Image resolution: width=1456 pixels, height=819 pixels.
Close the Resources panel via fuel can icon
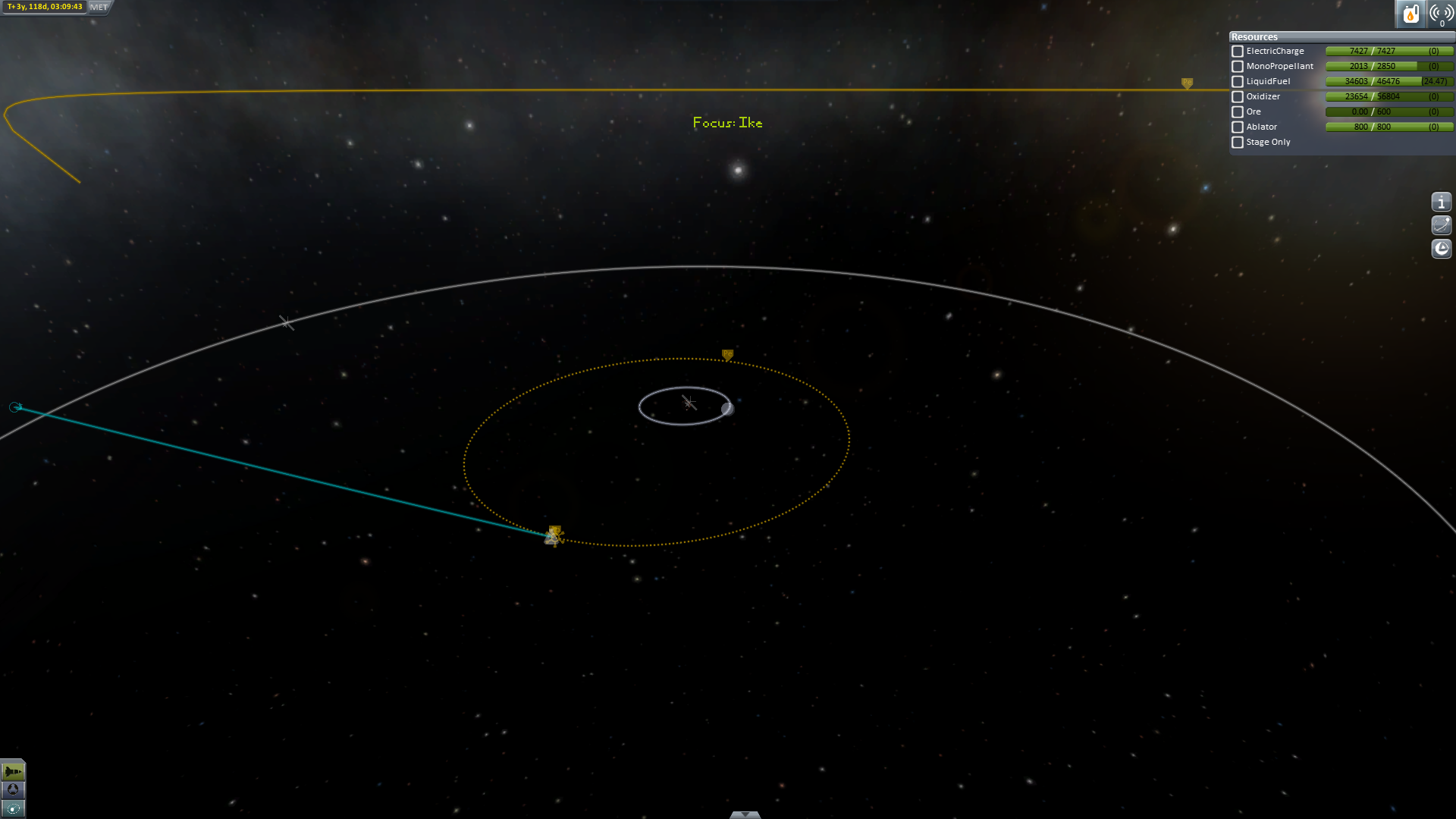click(1410, 14)
